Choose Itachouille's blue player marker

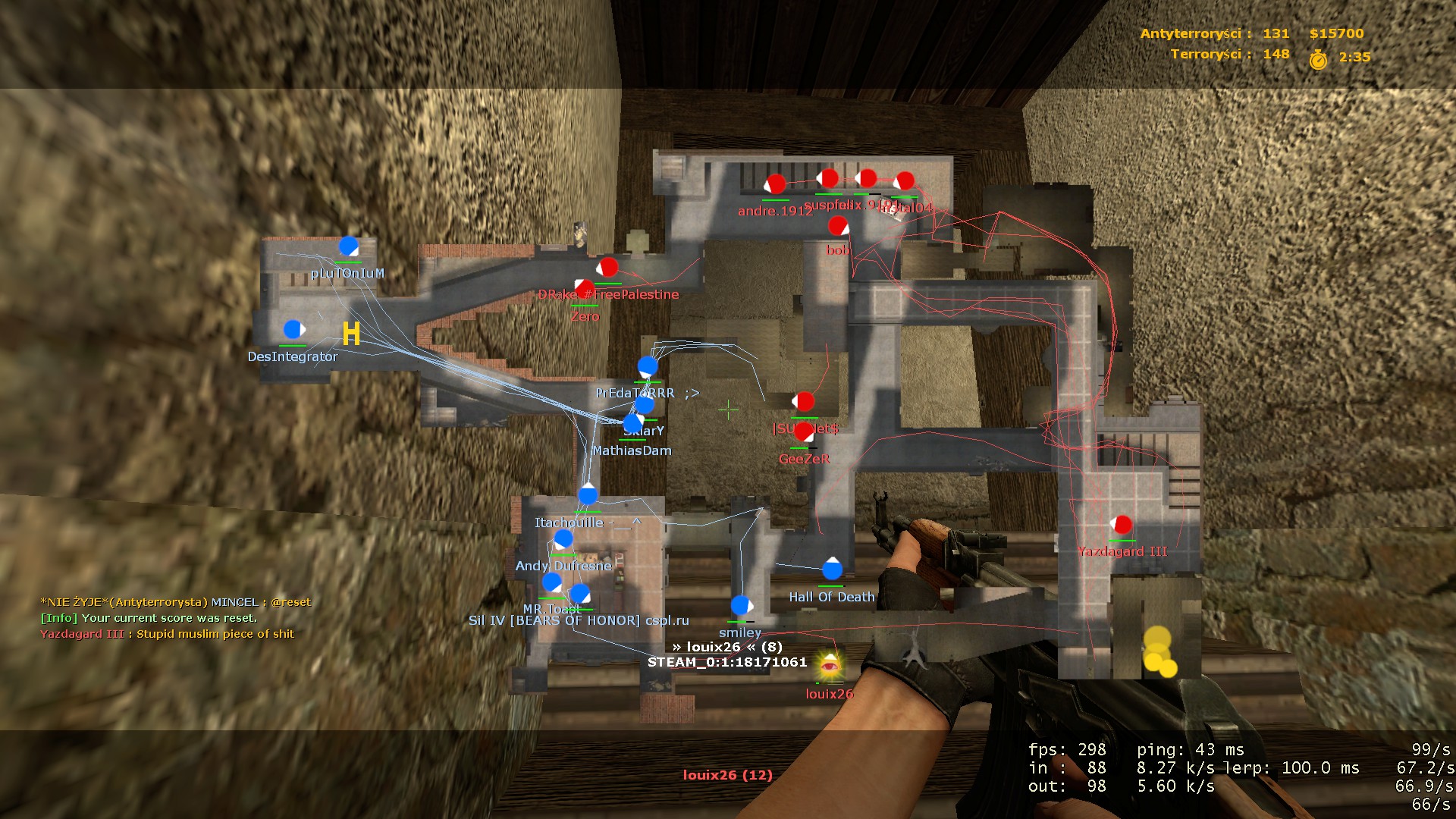(x=588, y=495)
